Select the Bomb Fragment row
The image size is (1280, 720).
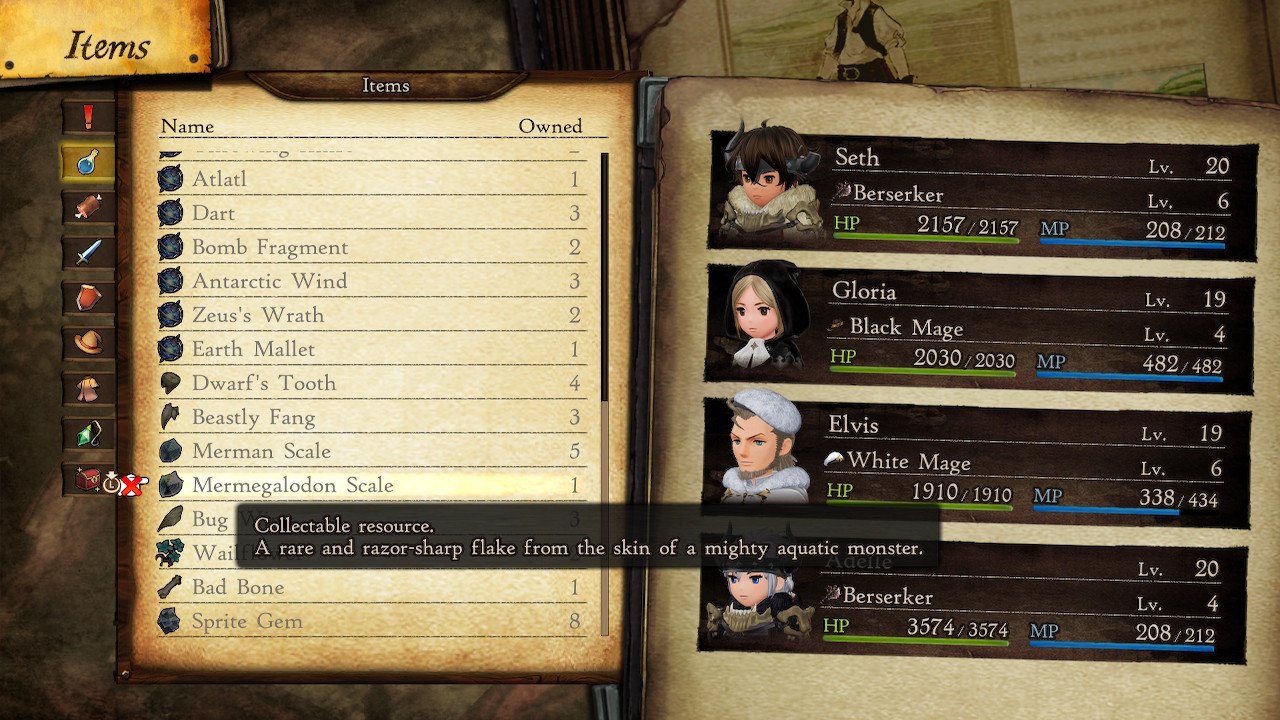pos(370,248)
